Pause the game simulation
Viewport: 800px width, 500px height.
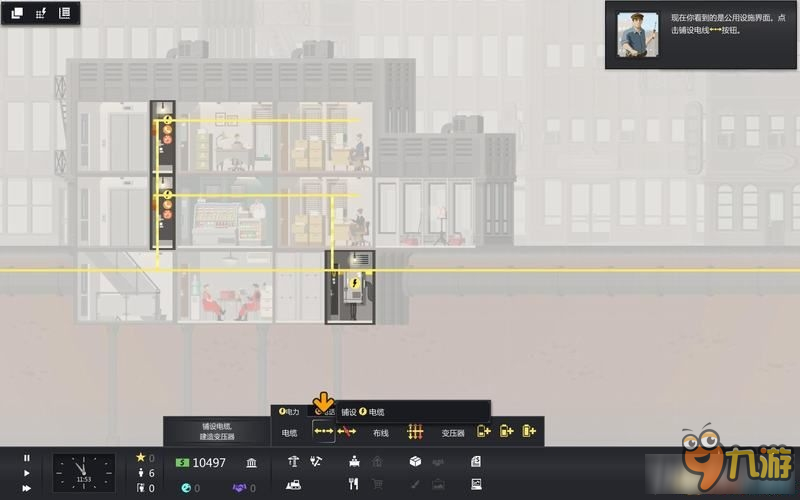[x=27, y=458]
